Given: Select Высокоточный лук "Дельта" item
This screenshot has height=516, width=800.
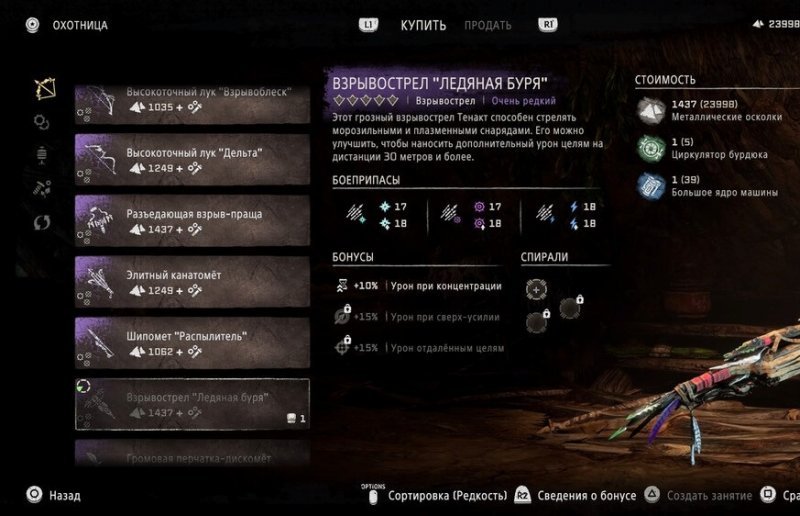Looking at the screenshot, I should [x=192, y=160].
